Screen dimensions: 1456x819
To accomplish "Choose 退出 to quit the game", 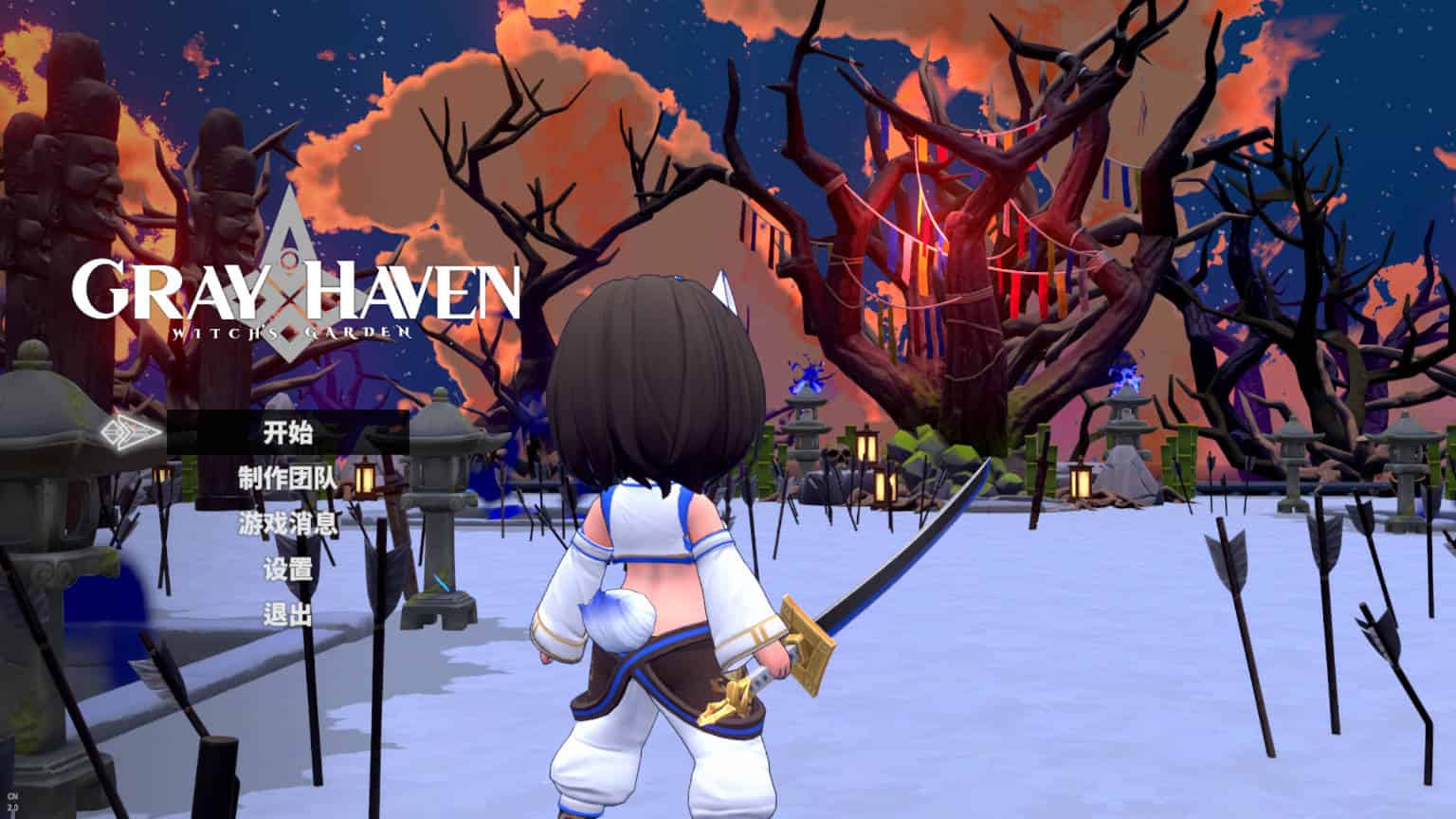I will [287, 615].
